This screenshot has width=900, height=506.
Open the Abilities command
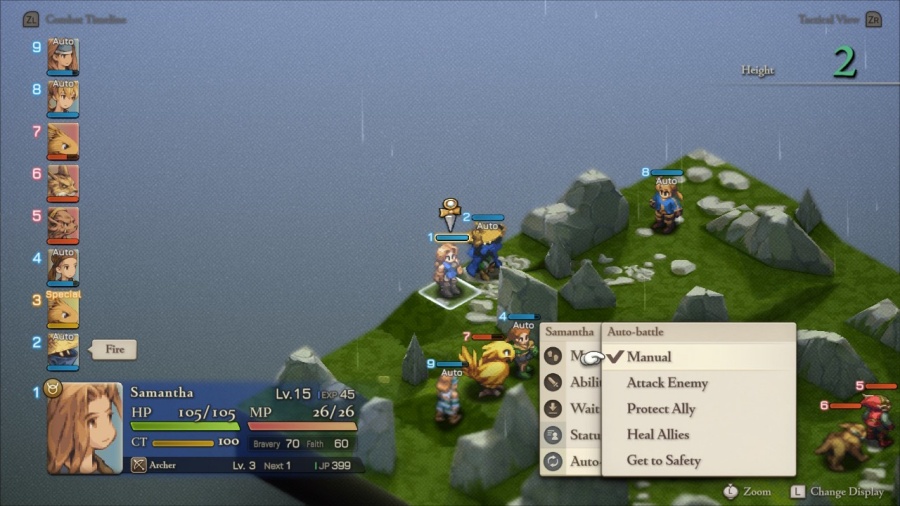[x=584, y=382]
